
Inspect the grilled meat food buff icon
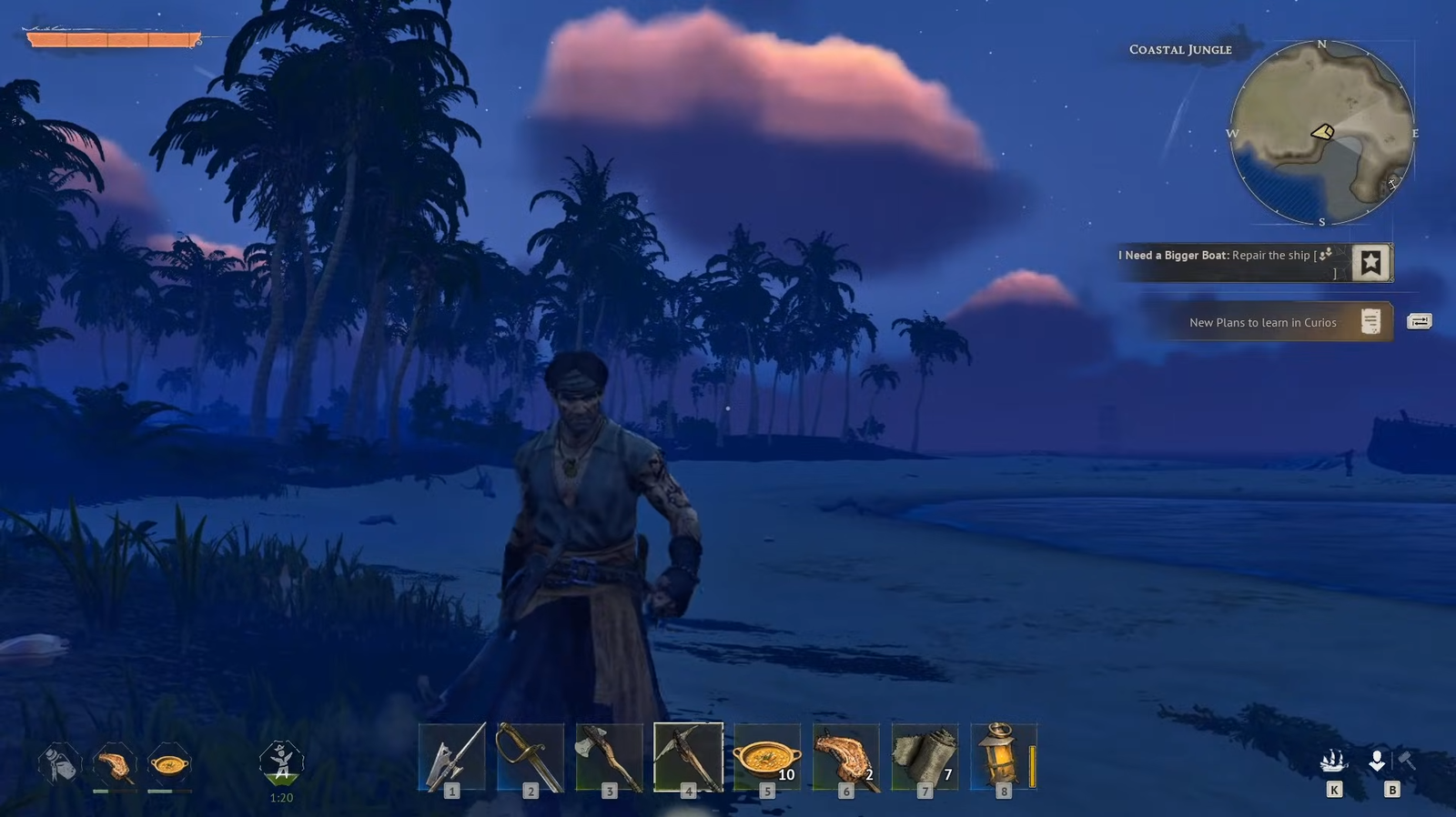115,764
